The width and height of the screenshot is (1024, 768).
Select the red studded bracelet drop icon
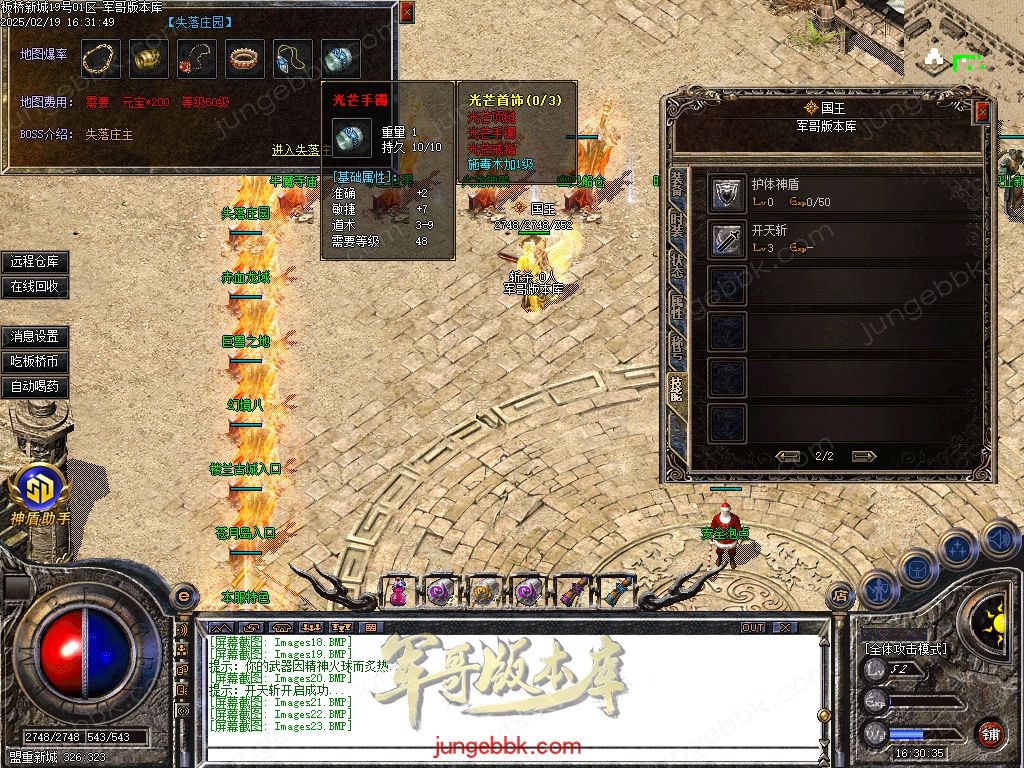tap(245, 59)
